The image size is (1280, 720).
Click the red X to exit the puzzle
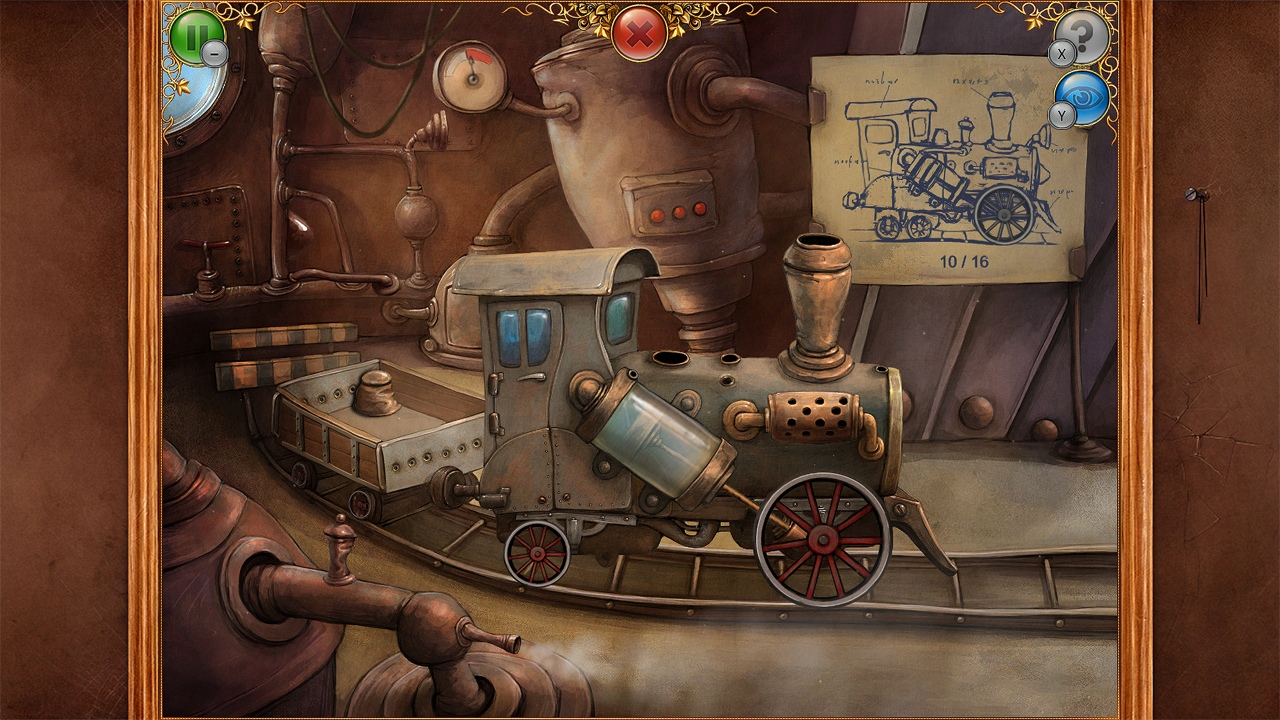point(640,30)
